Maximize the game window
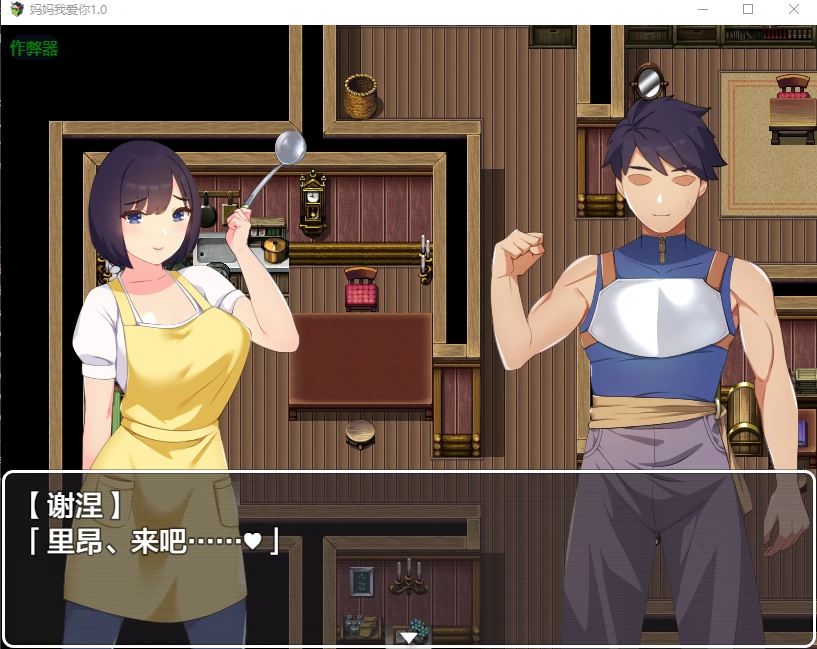This screenshot has width=817, height=649. [748, 9]
